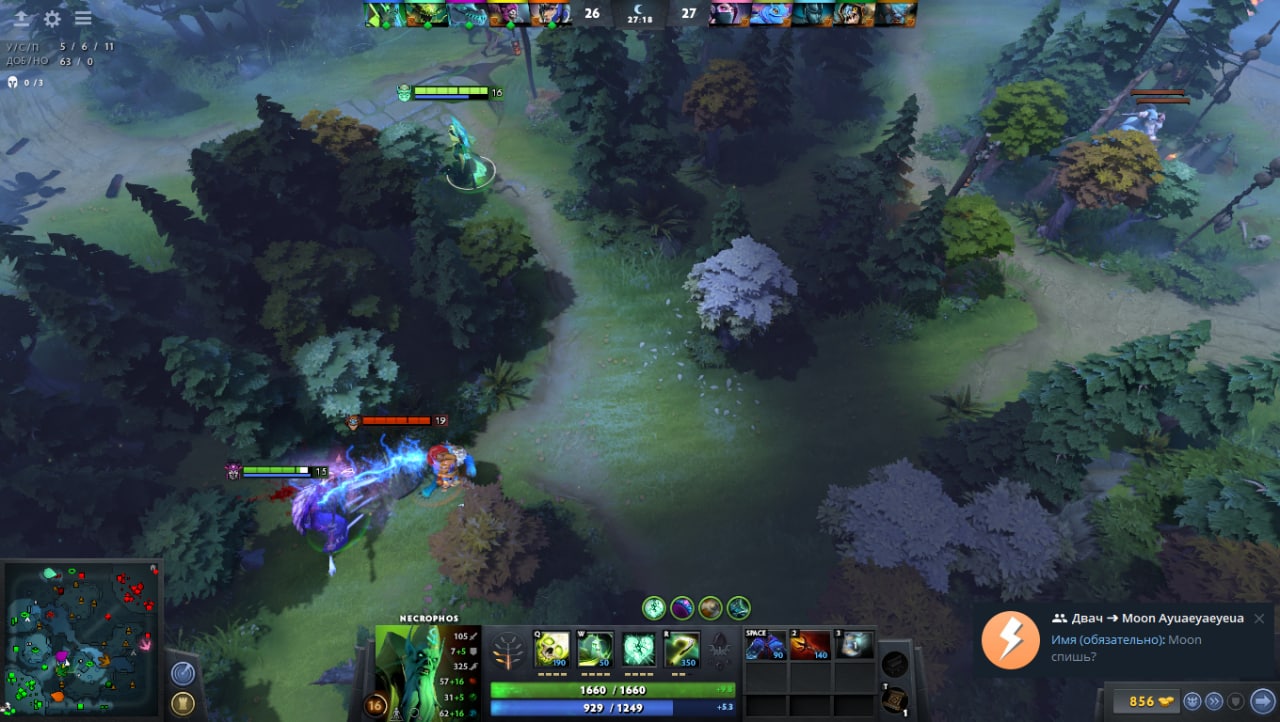The height and width of the screenshot is (722, 1280).
Task: Use the blue boots item on Space
Action: (x=766, y=645)
